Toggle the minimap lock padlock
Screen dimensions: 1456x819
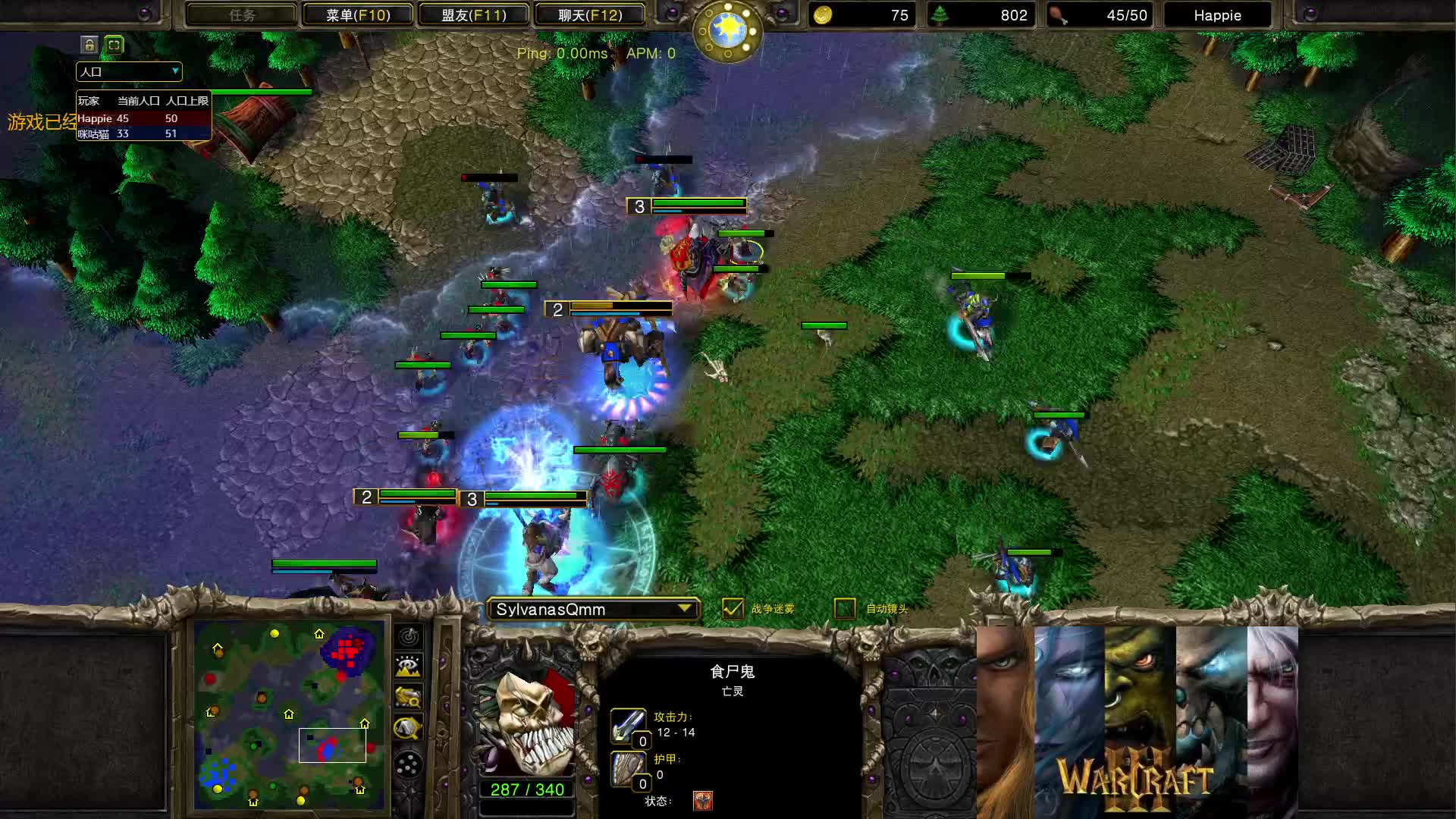point(89,45)
